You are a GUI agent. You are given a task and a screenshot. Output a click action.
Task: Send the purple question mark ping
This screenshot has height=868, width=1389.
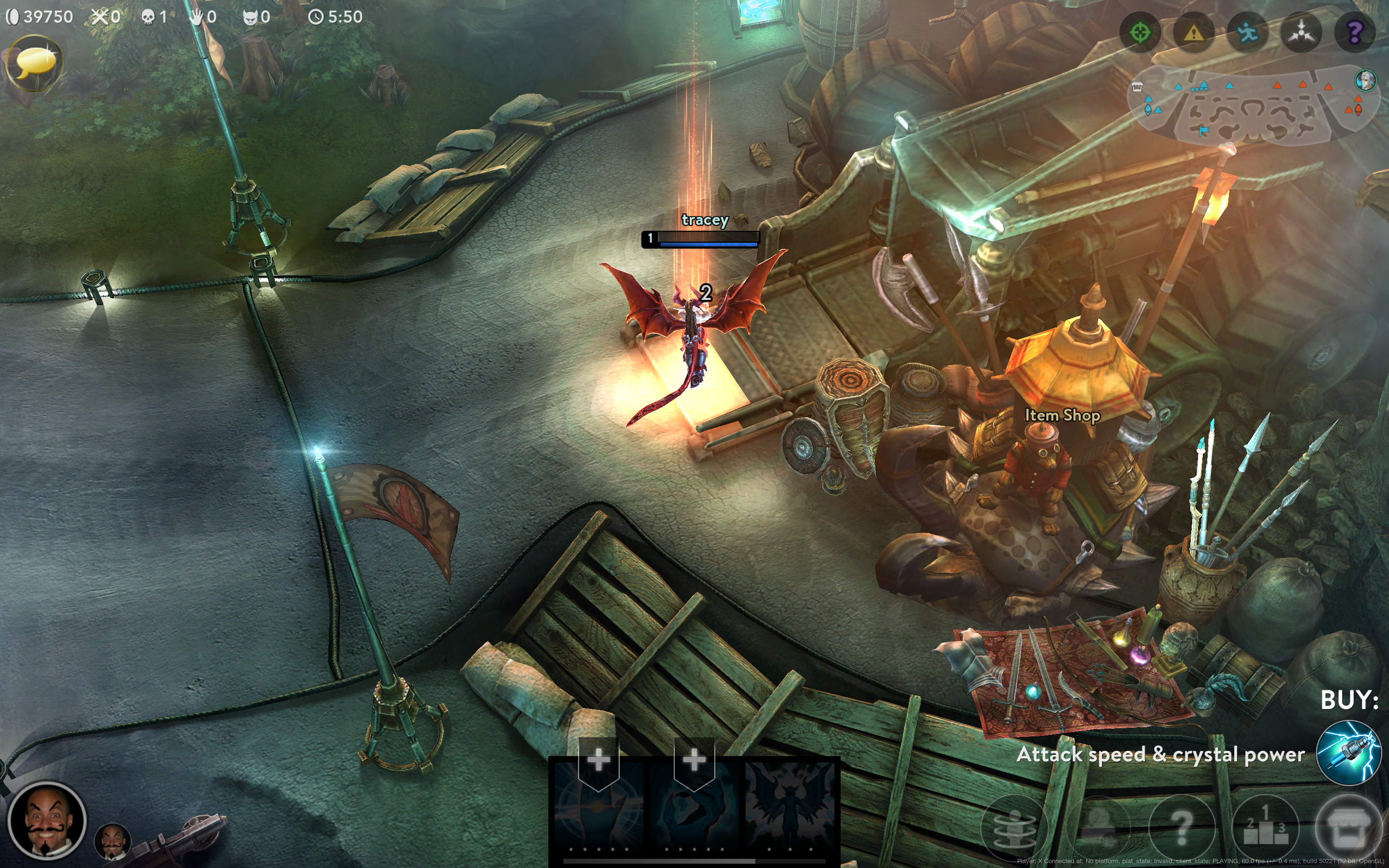[1355, 33]
